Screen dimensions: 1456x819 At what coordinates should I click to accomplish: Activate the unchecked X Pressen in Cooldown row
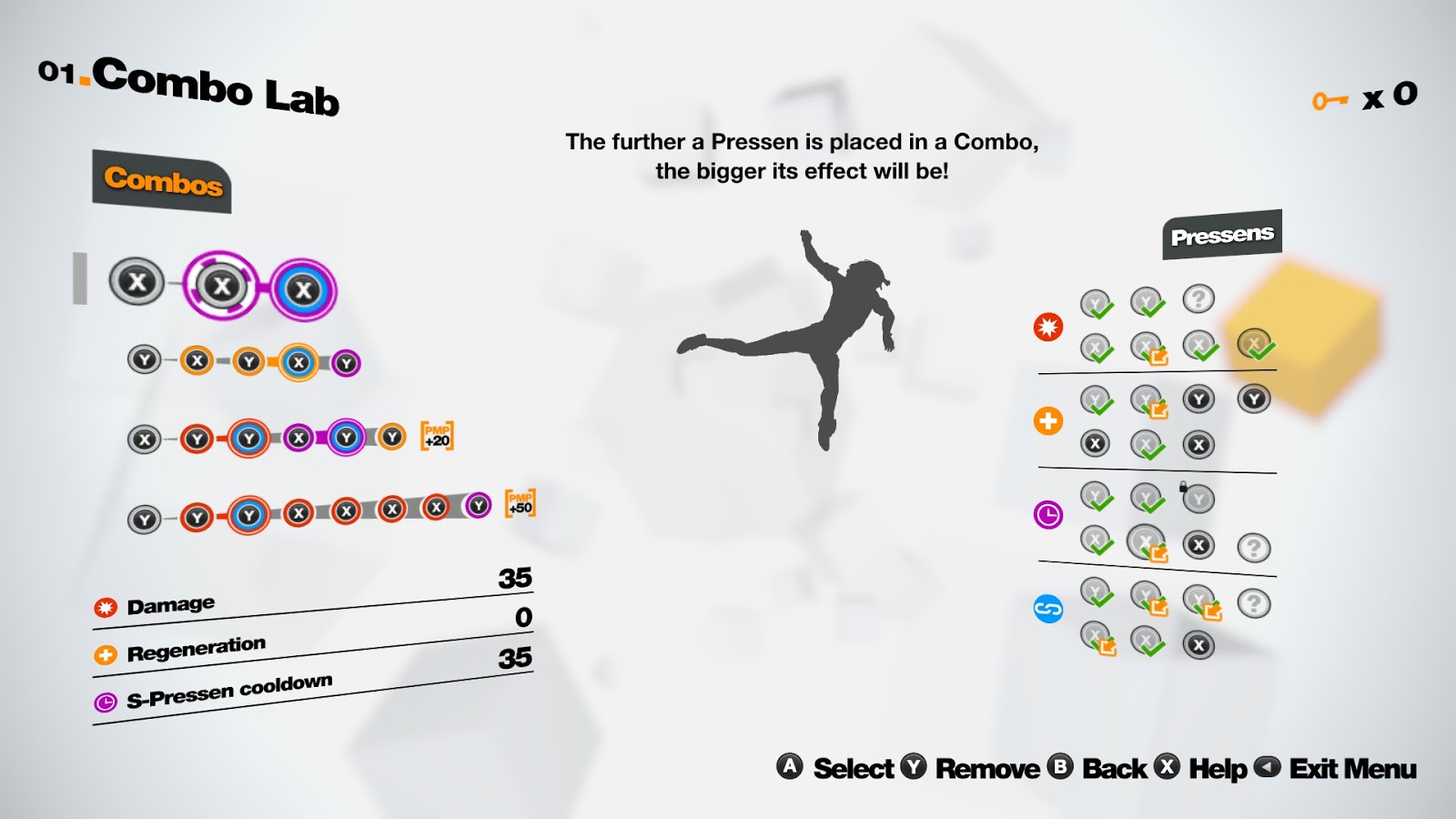click(1198, 545)
